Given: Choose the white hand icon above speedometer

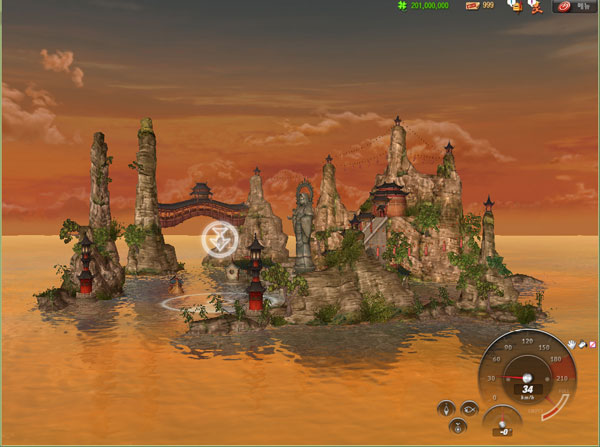Looking at the screenshot, I should click(571, 343).
